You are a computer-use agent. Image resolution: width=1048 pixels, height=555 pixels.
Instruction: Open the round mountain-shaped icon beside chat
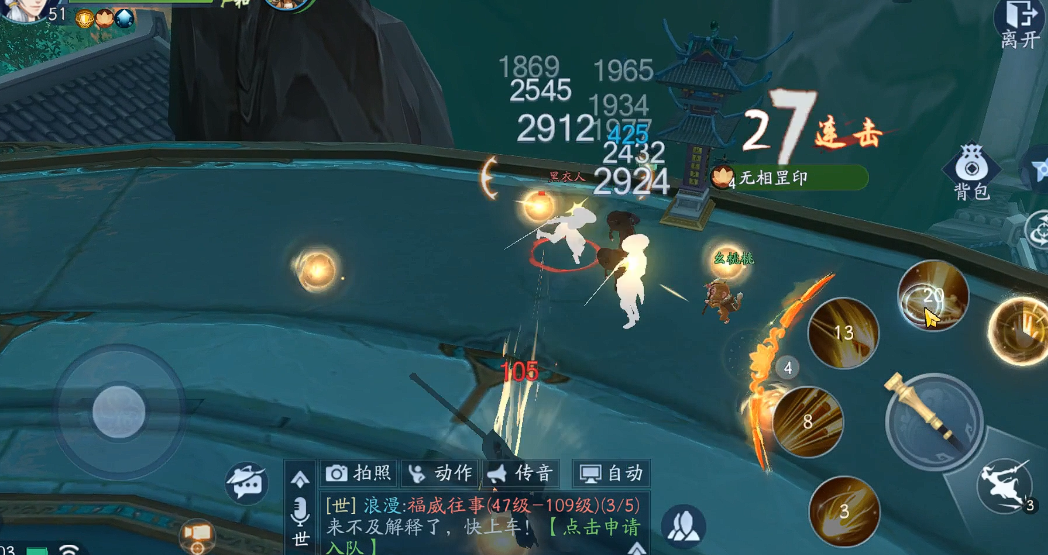point(683,526)
